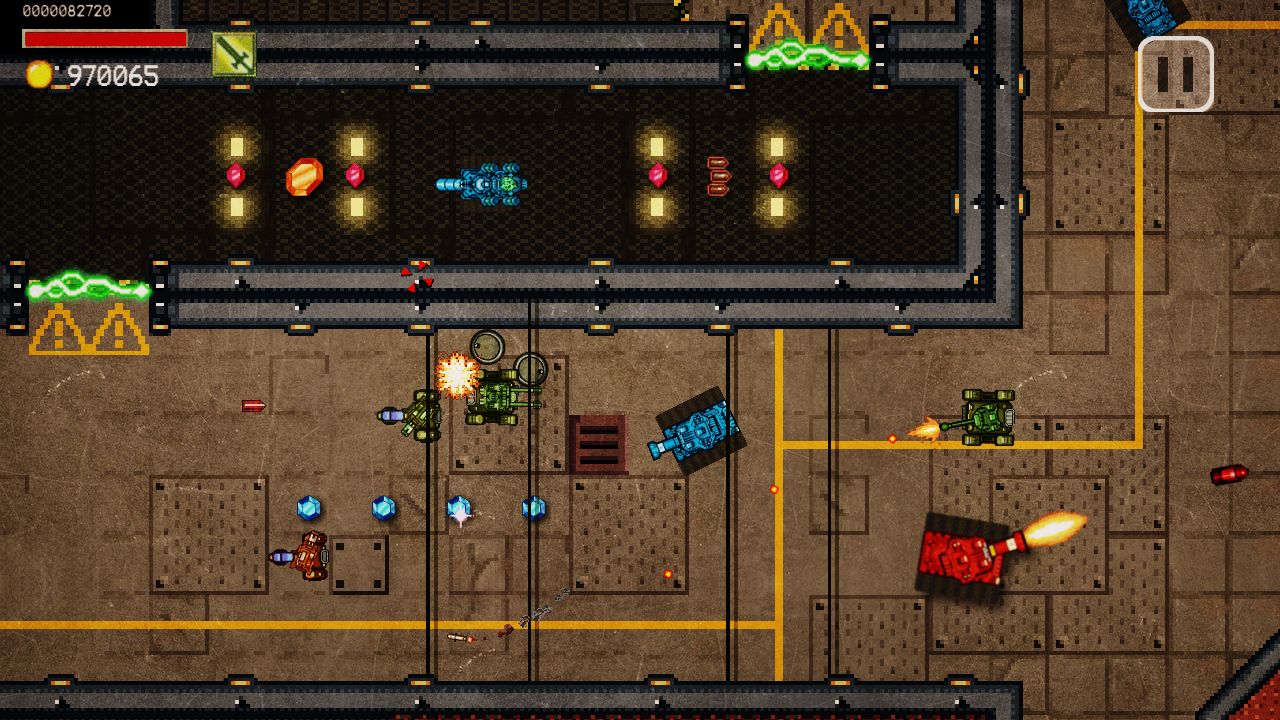Click the yellow hazard warning signs below the fence
Image resolution: width=1280 pixels, height=720 pixels.
point(88,326)
